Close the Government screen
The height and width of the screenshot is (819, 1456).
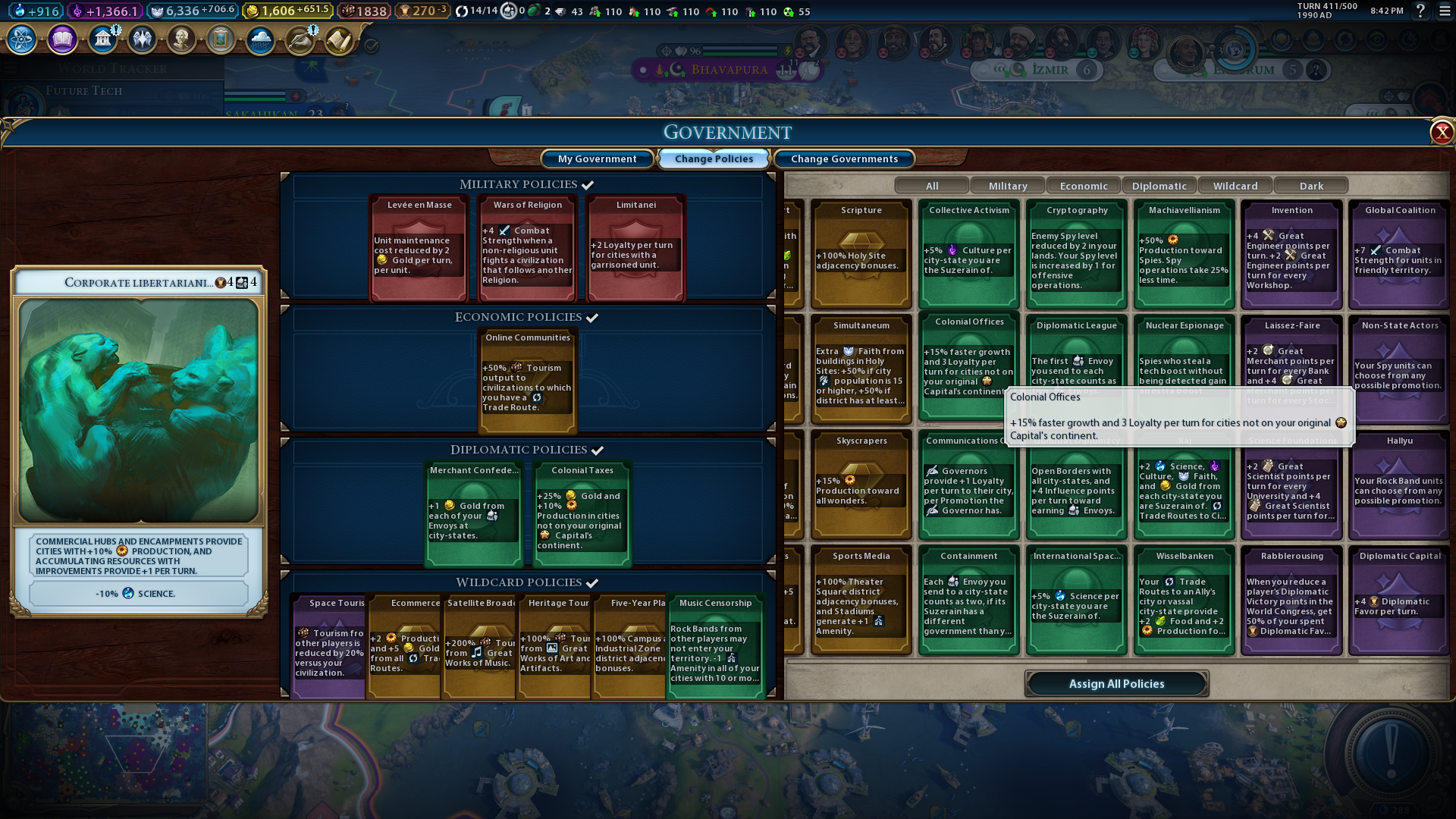coord(1441,133)
